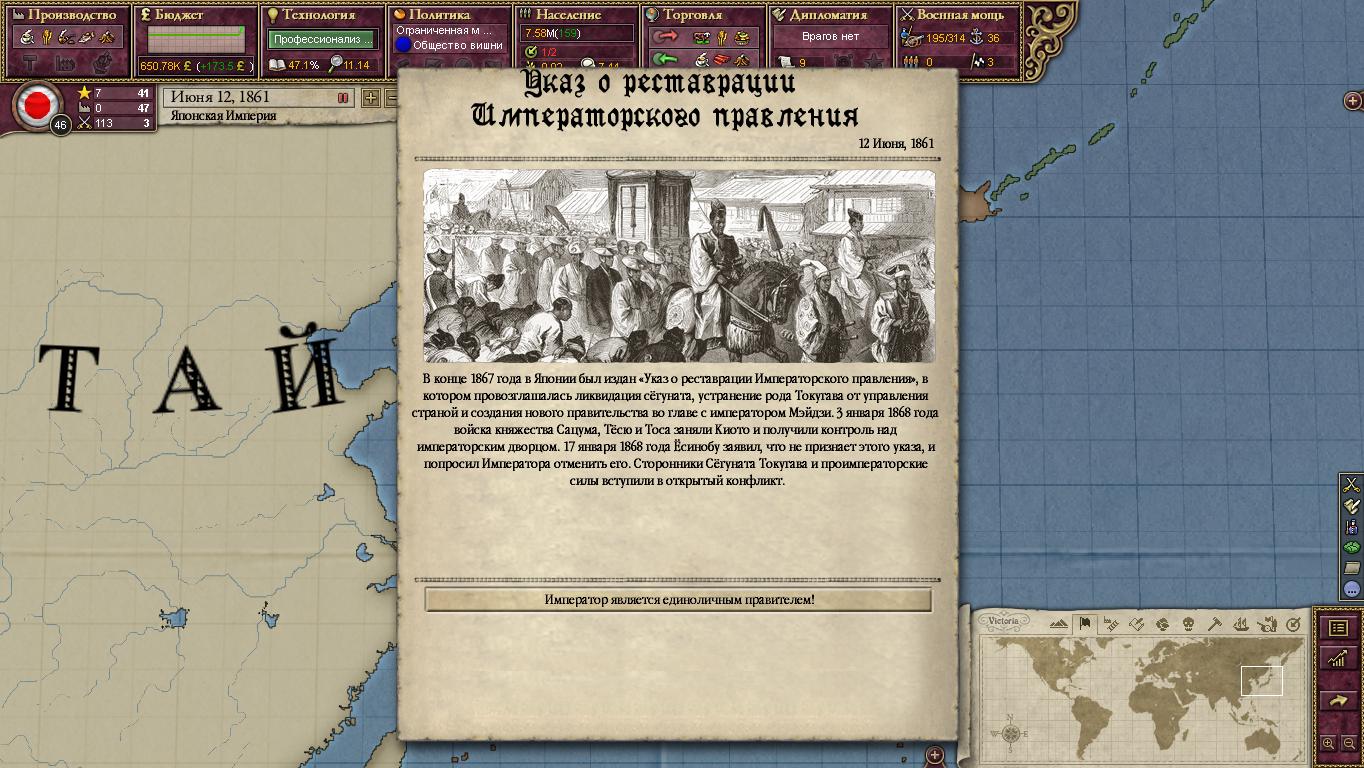Zoom in using minimap magnifier plus
Image resolution: width=1364 pixels, height=768 pixels.
pos(1328,743)
